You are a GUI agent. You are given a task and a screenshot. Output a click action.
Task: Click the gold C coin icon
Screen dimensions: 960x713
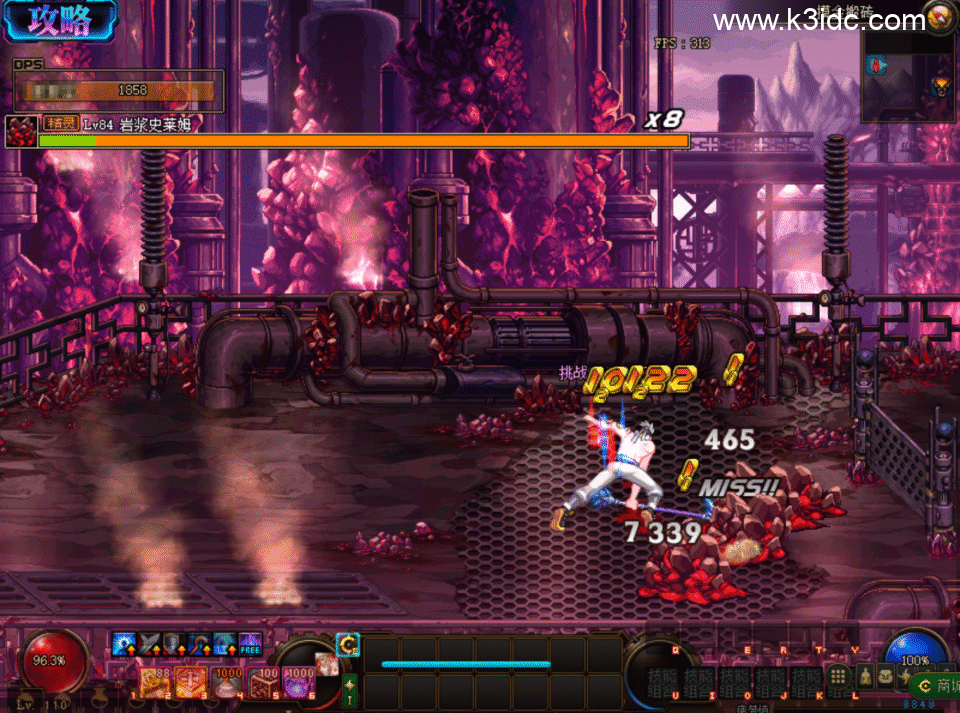point(347,645)
